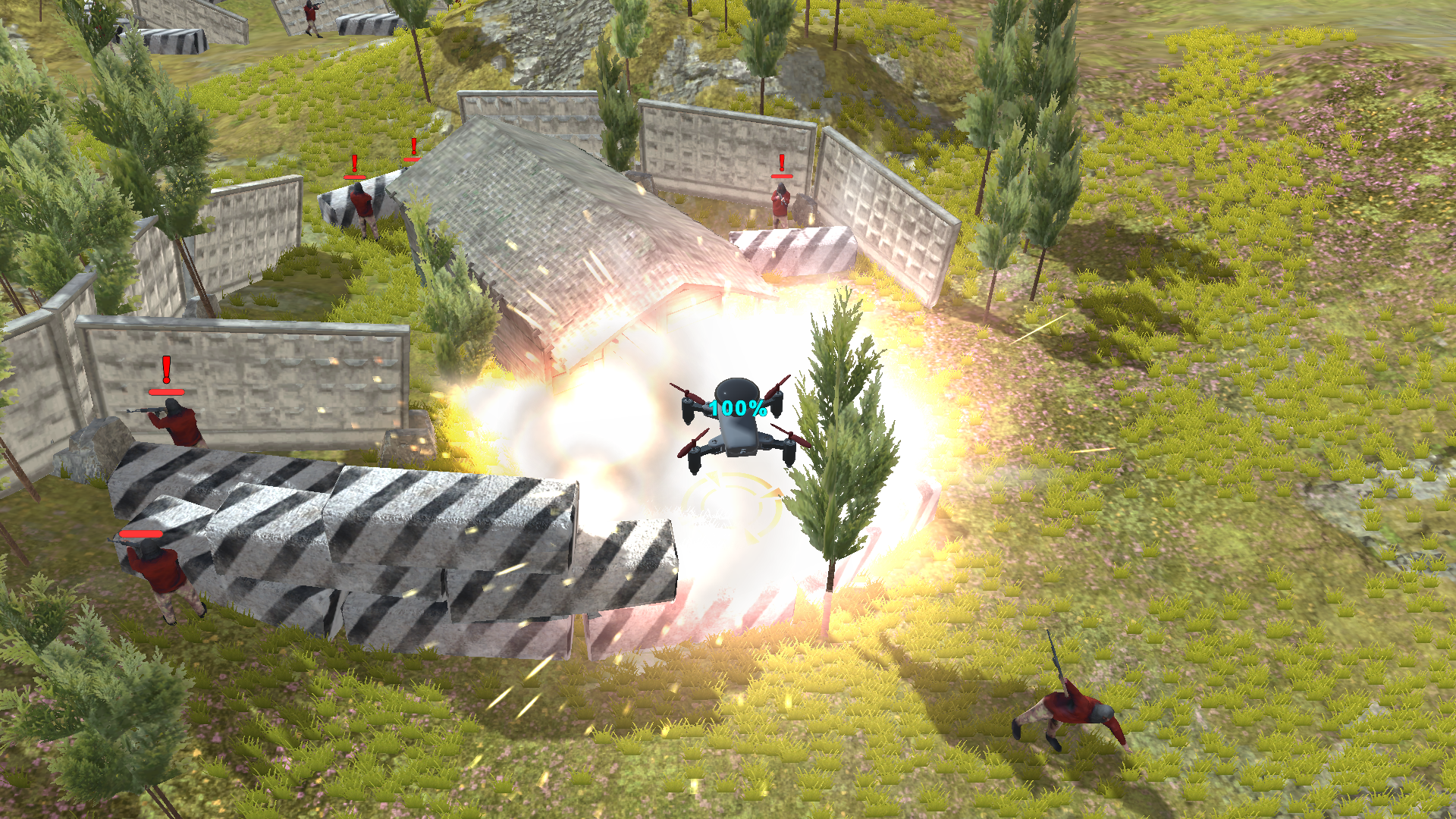Click the health bar of the left wall shooter
Viewport: 1456px width, 819px height.
click(x=165, y=392)
